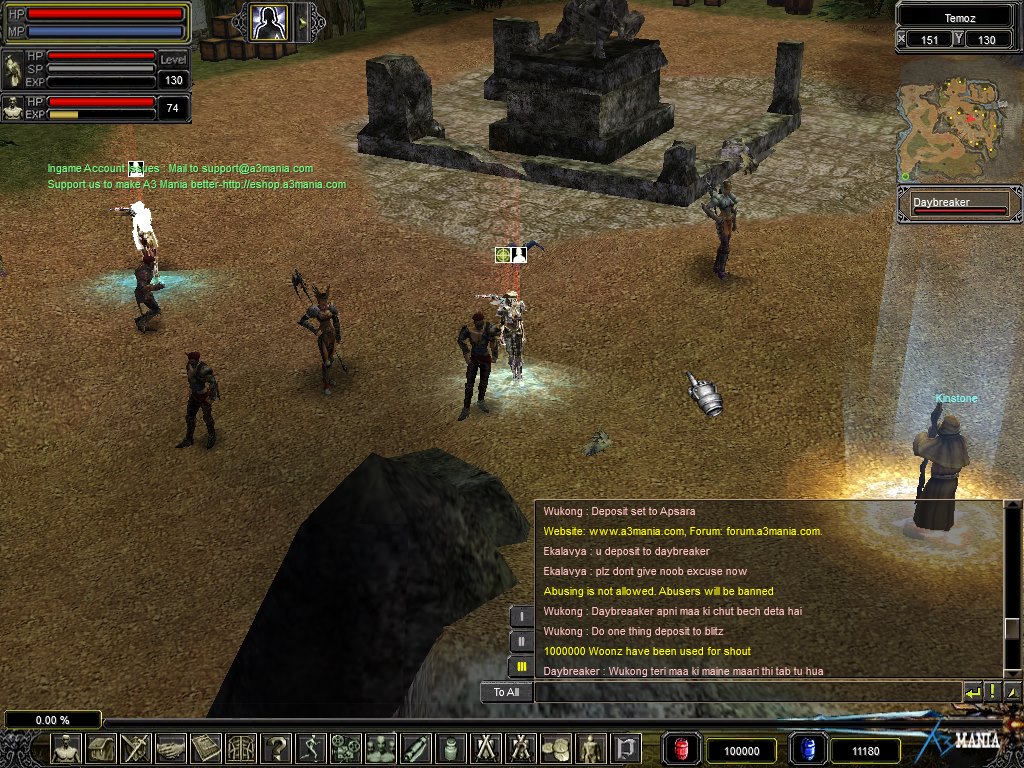Open the character status icon on toolbar
Image resolution: width=1024 pixels, height=768 pixels.
pyautogui.click(x=66, y=748)
